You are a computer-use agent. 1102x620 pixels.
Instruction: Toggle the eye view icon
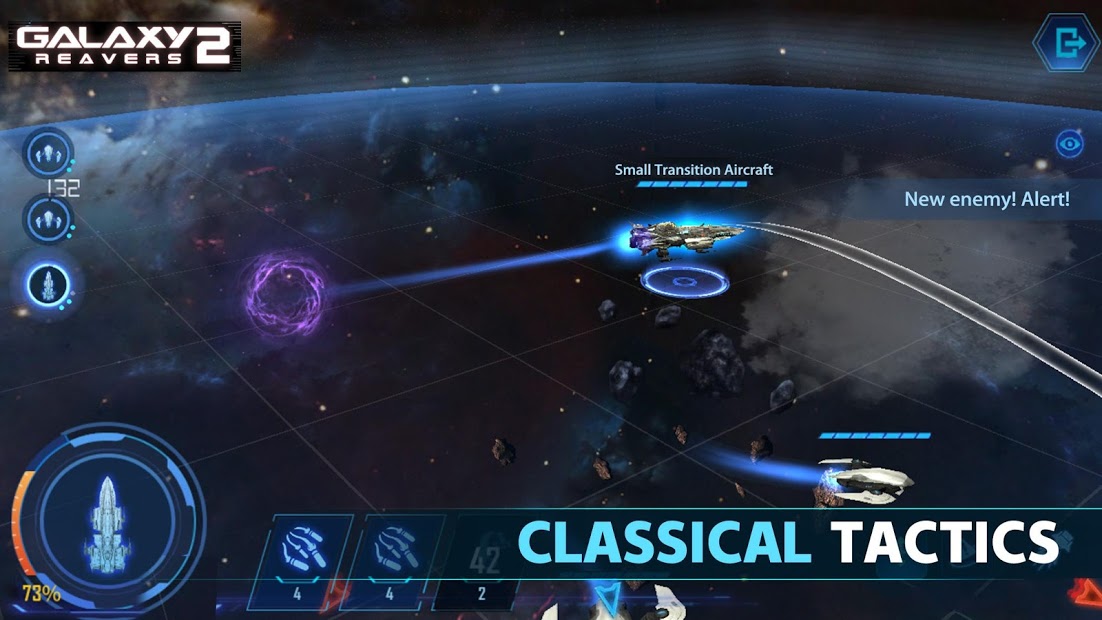1070,144
